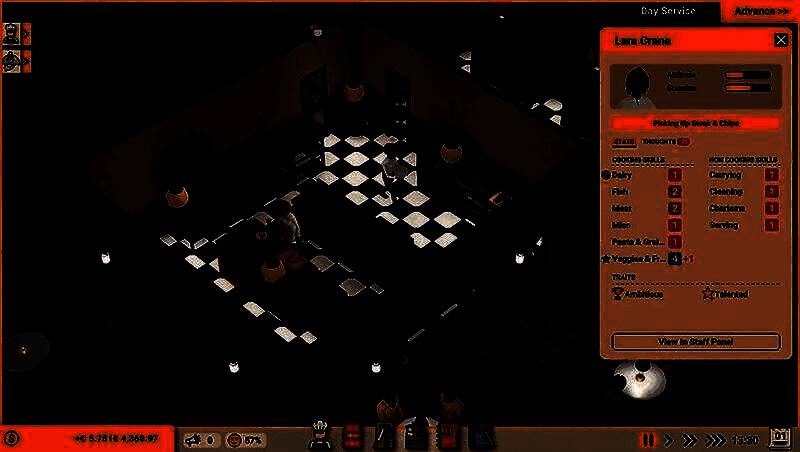Click the Advance button

point(759,11)
